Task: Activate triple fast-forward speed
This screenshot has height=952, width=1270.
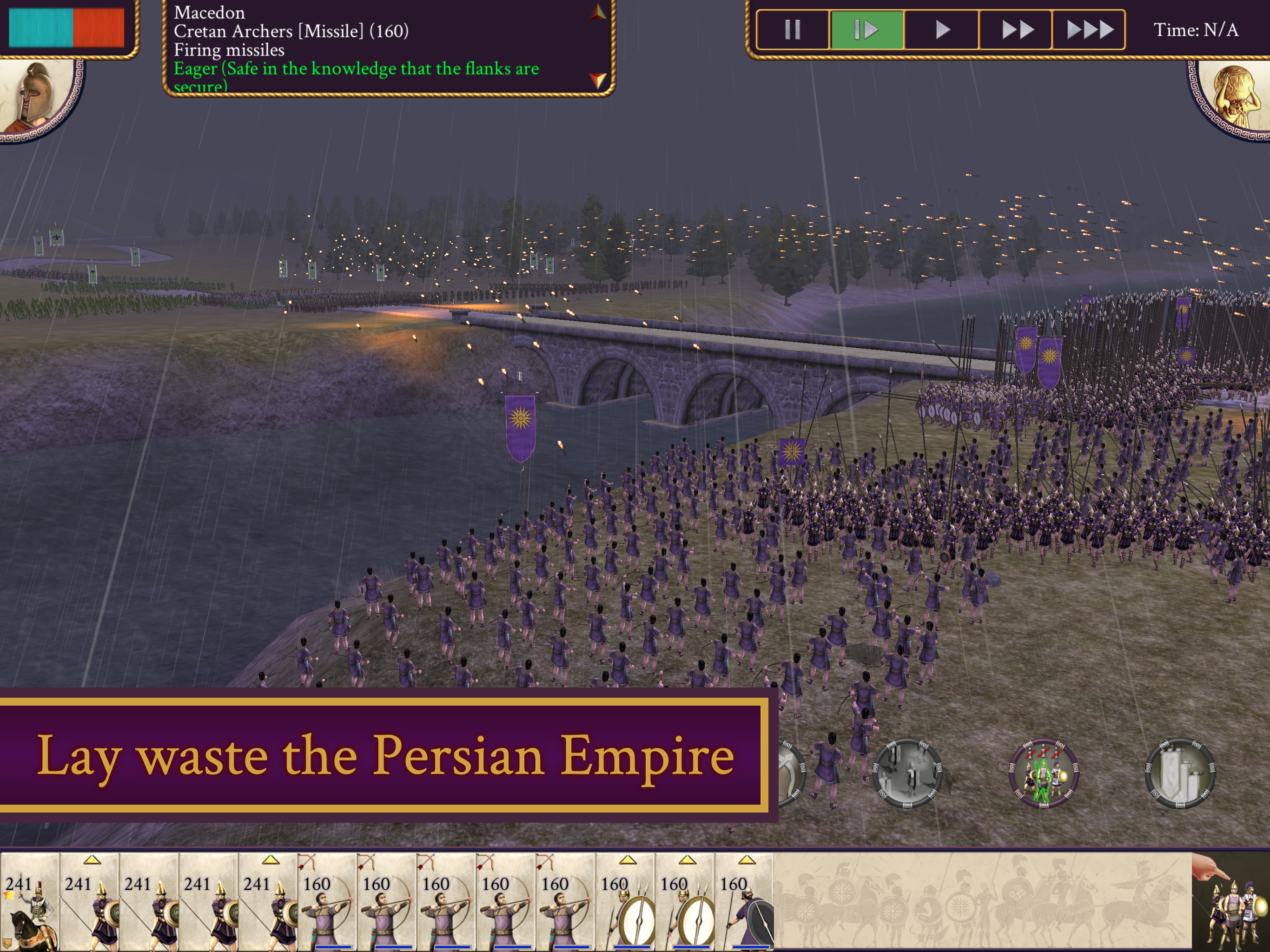Action: (x=1089, y=29)
